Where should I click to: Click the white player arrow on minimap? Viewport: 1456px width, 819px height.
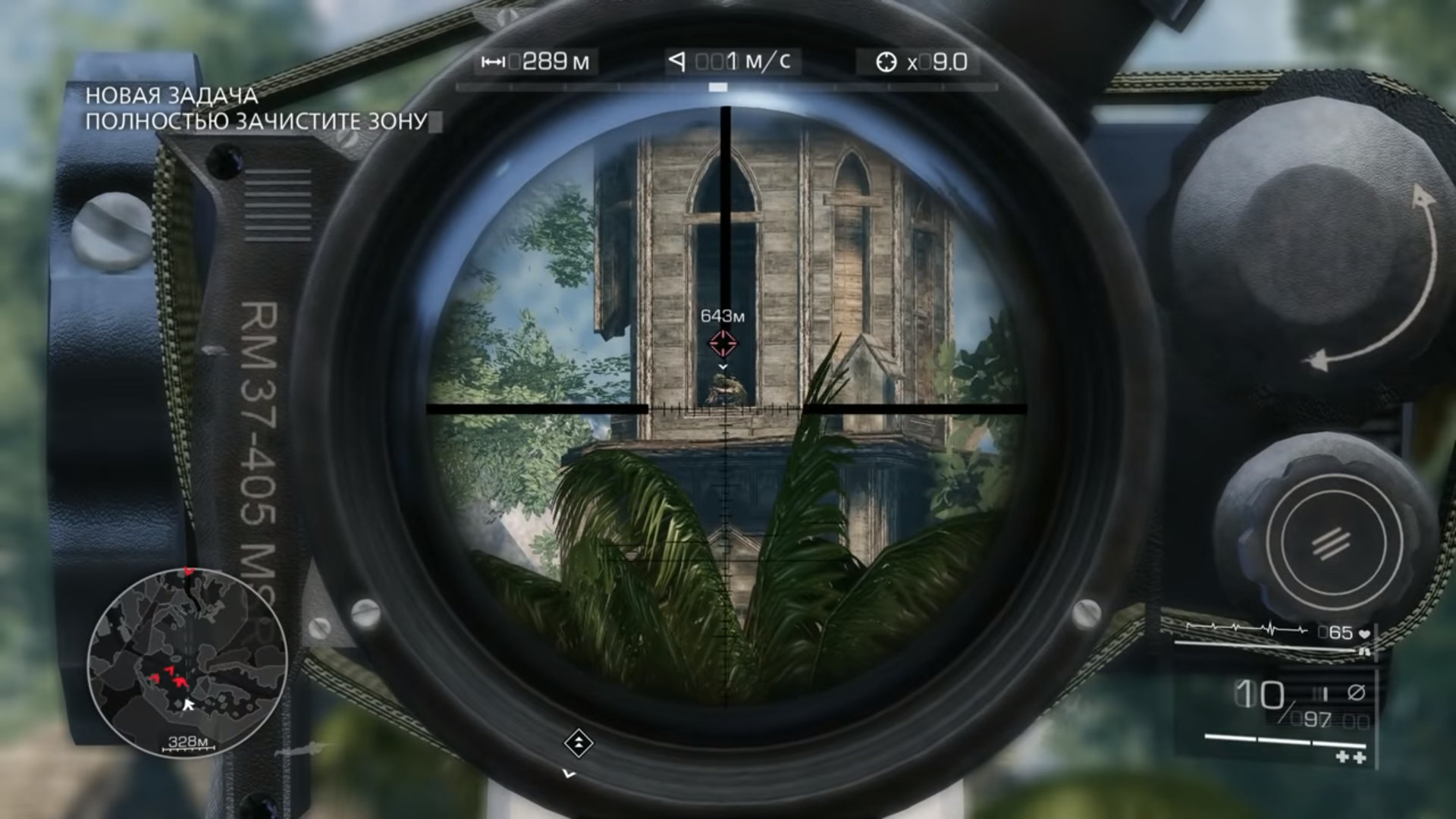pos(187,705)
